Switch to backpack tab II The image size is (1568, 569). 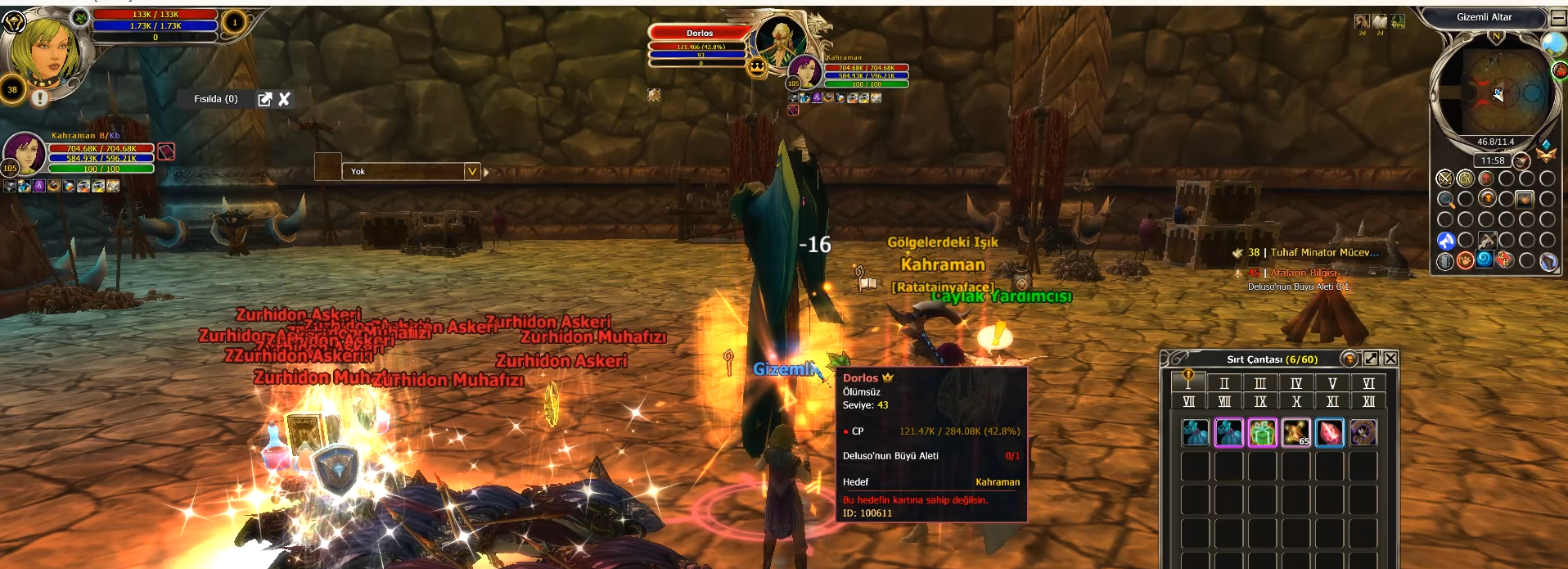[1224, 383]
